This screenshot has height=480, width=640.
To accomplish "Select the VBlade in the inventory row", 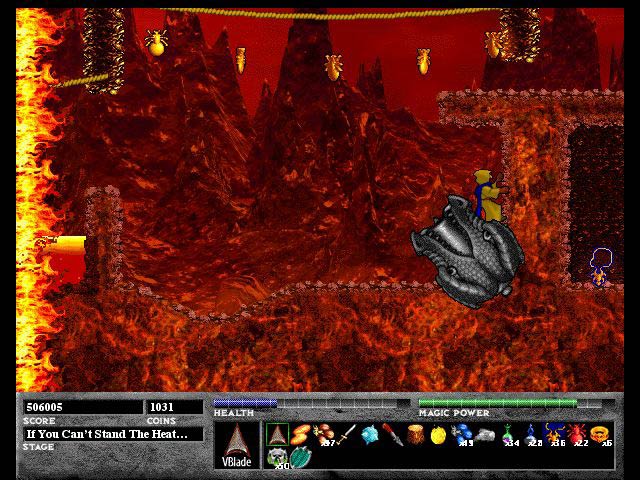I will [277, 434].
